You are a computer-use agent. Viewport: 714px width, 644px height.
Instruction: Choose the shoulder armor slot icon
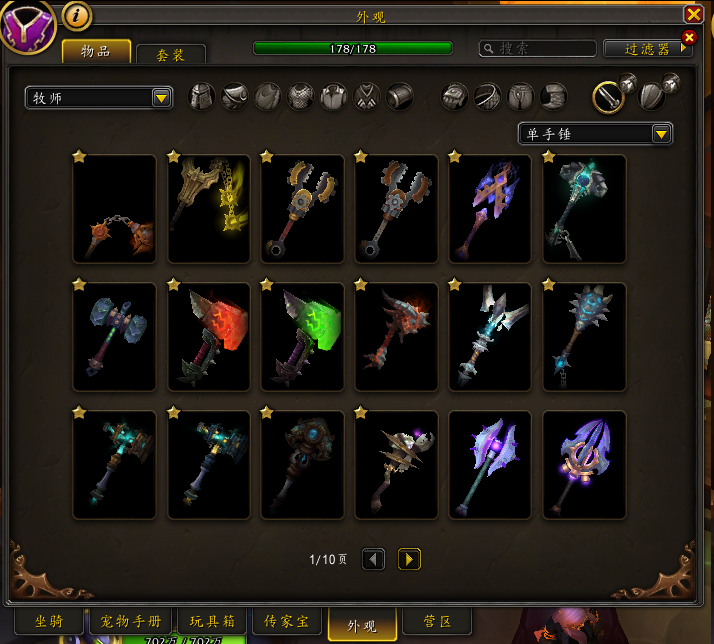click(236, 96)
